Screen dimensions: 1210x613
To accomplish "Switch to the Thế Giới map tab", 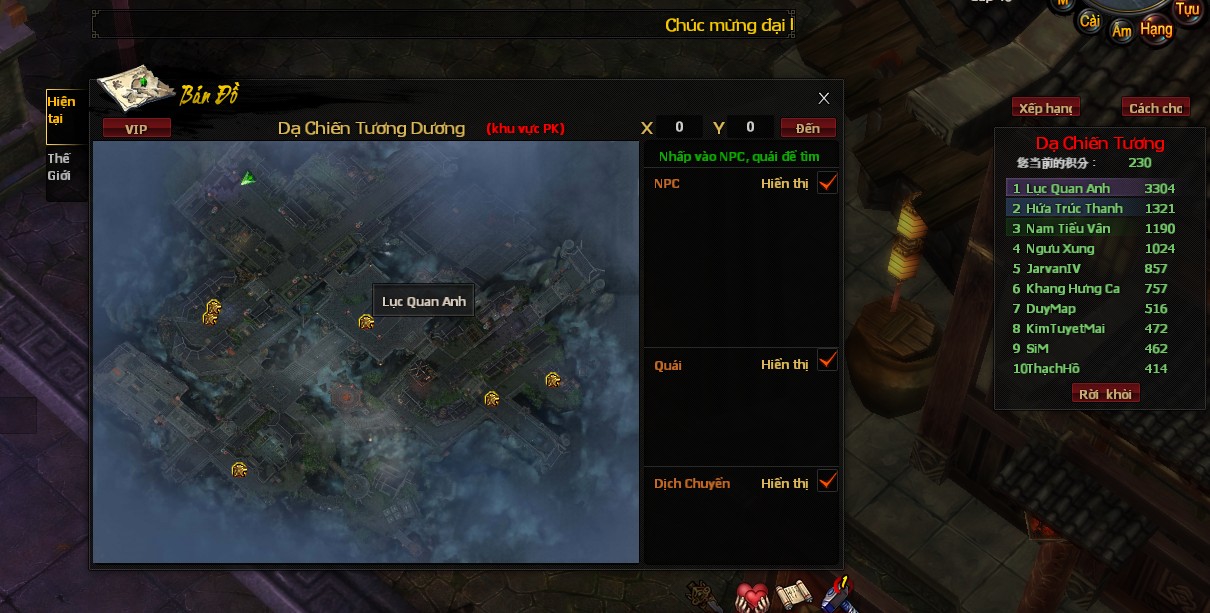I will point(59,167).
